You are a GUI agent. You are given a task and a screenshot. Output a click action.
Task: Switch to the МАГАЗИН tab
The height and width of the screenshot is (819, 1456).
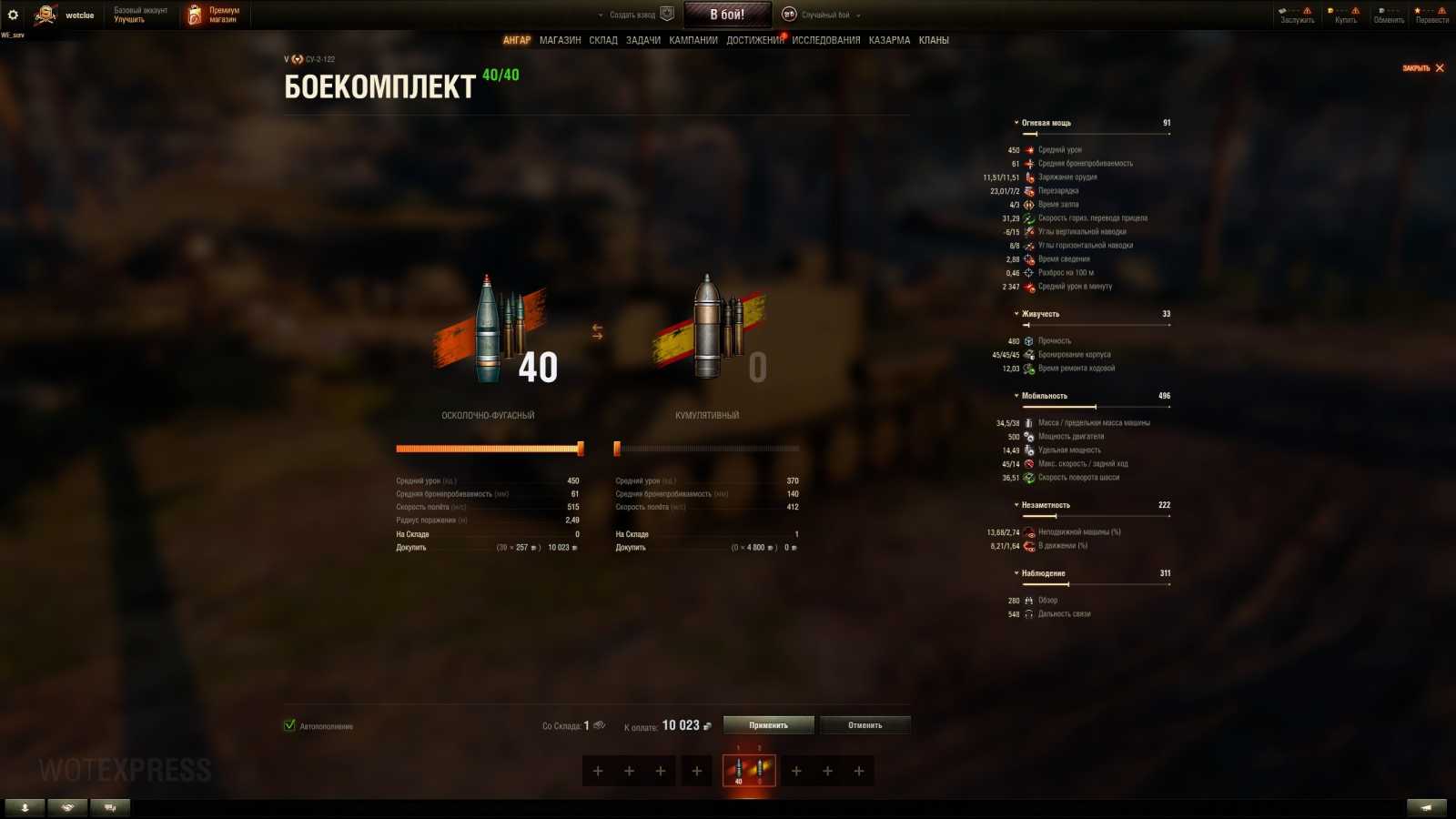[561, 40]
